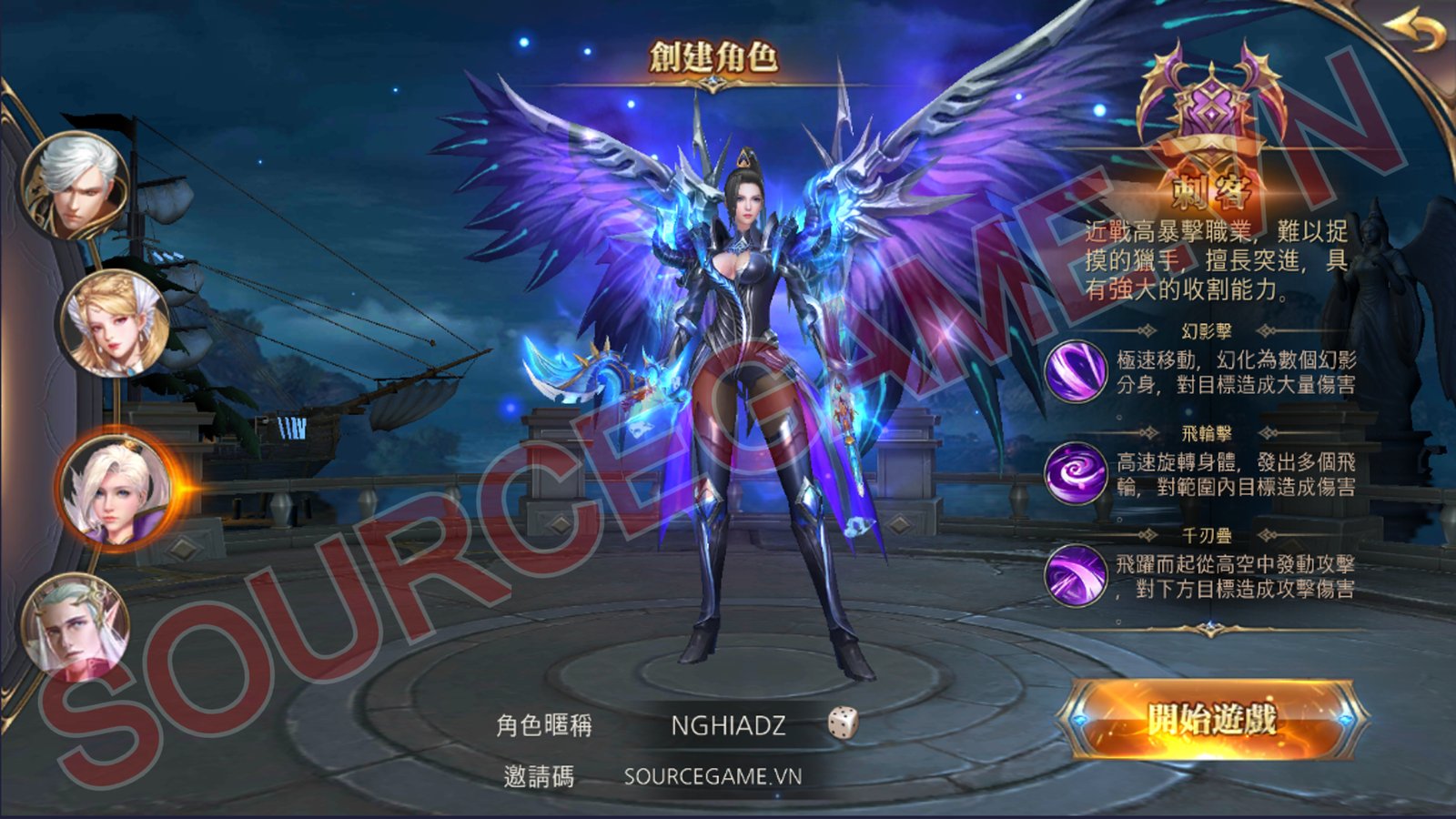This screenshot has height=819, width=1456.
Task: Select the white-haired male character portrait
Action: click(x=75, y=187)
